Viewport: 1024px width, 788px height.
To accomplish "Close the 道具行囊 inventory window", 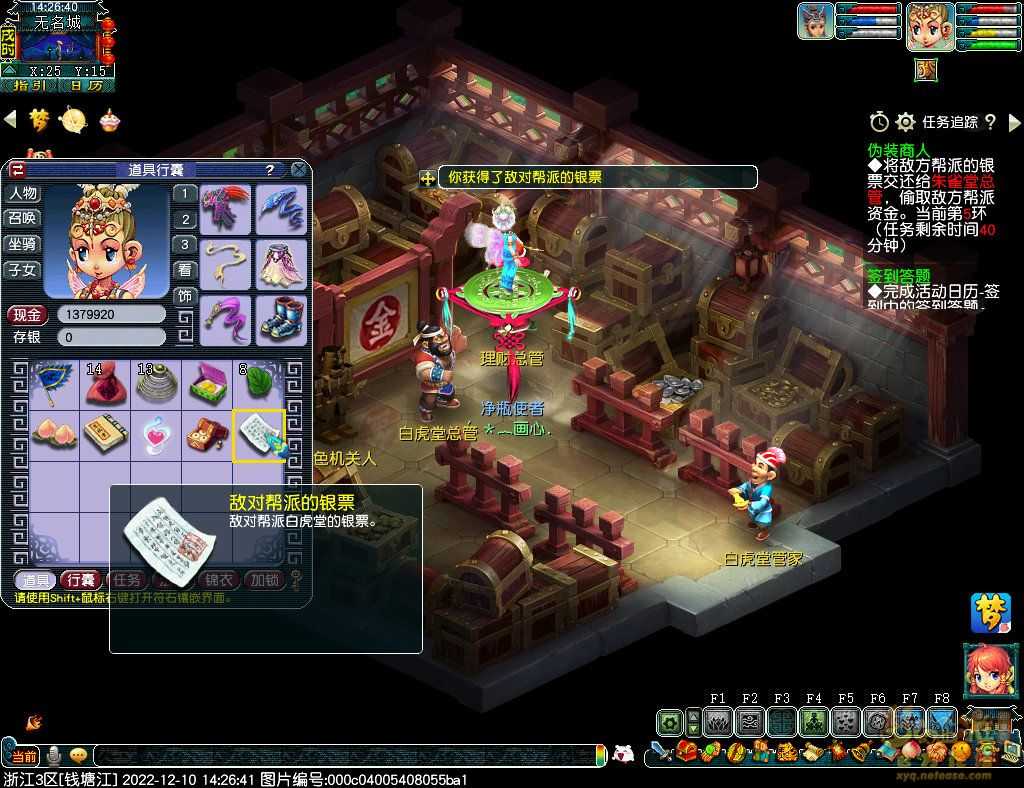I will click(x=298, y=170).
